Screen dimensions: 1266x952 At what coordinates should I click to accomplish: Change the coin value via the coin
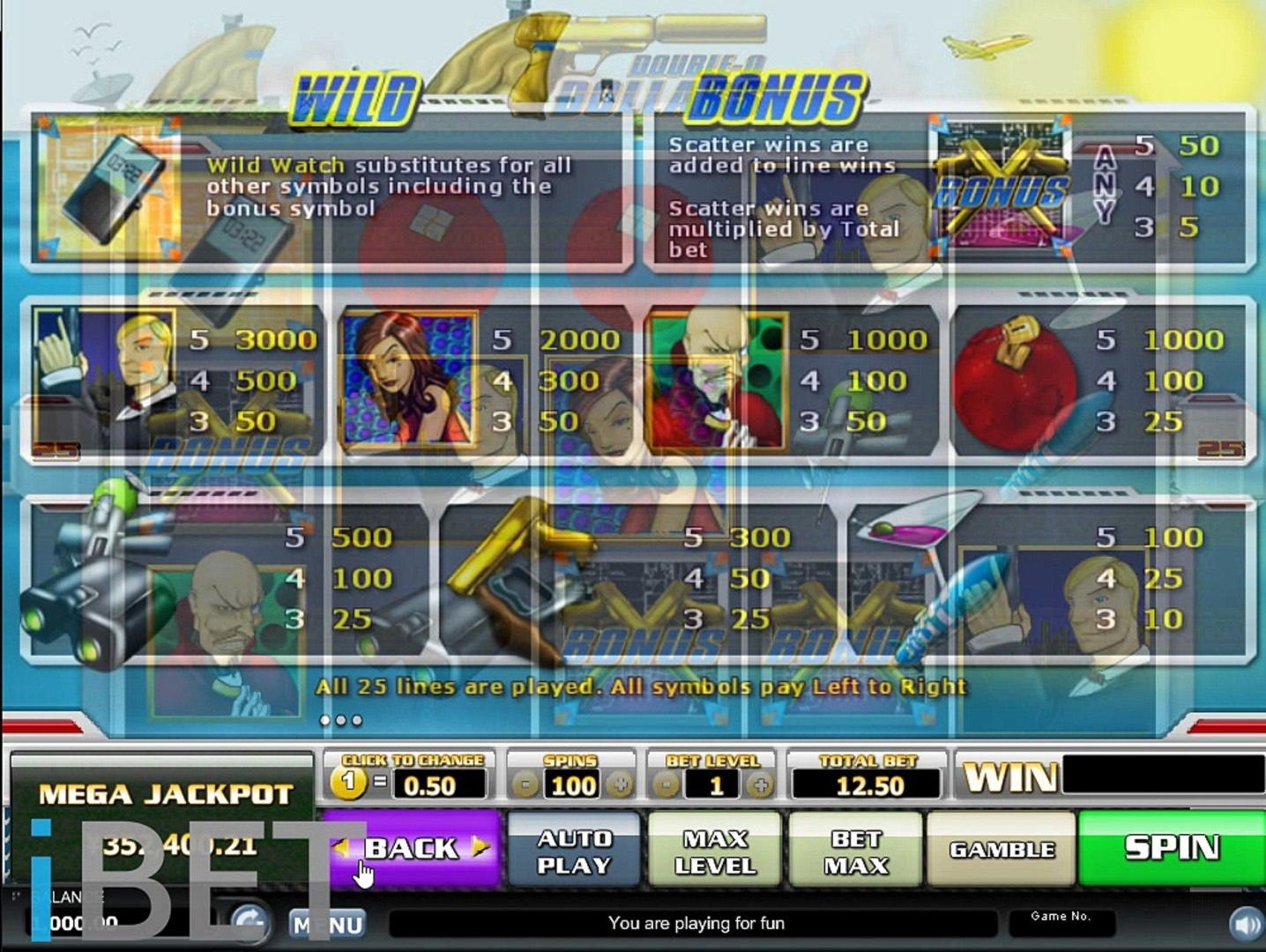pos(349,783)
